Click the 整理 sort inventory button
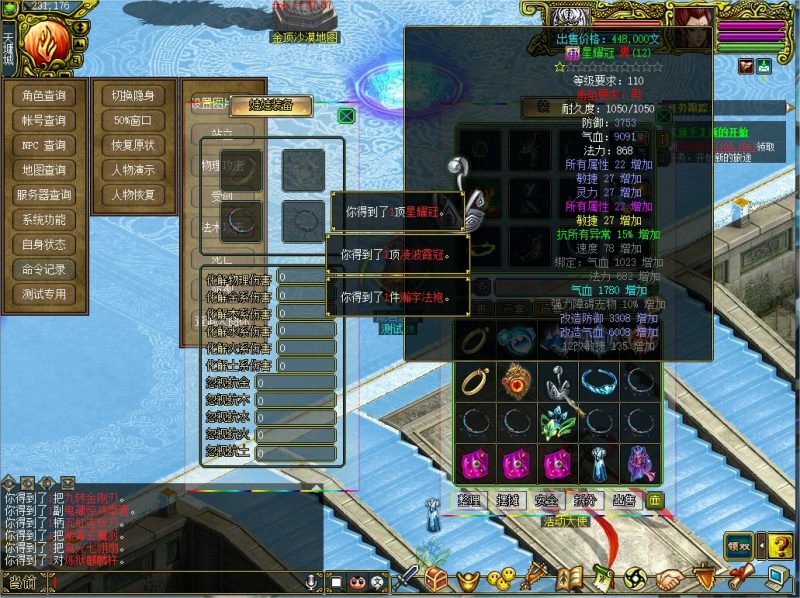Screen dimensions: 800x598 (x=471, y=500)
